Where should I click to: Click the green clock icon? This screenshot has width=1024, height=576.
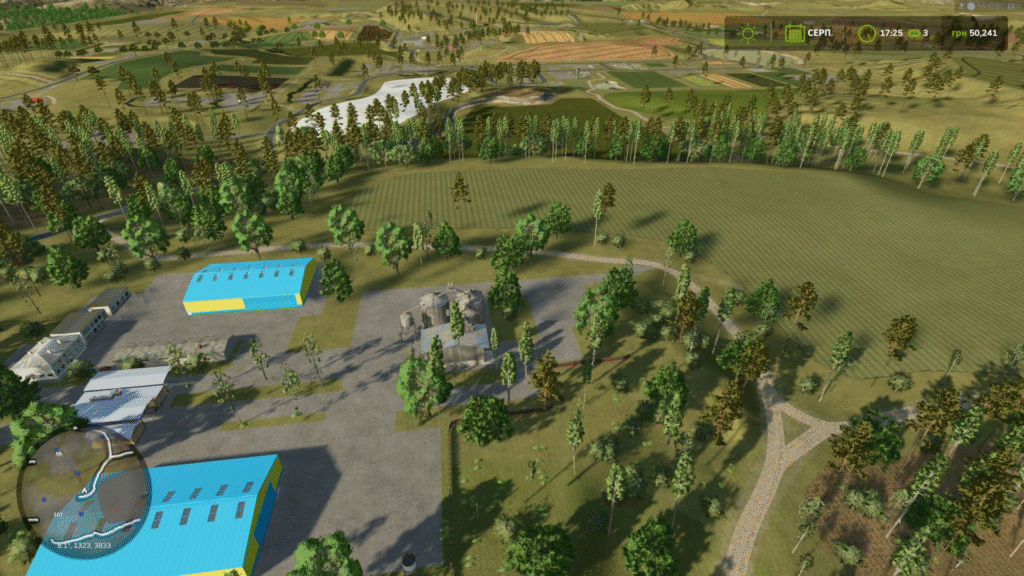[x=866, y=33]
